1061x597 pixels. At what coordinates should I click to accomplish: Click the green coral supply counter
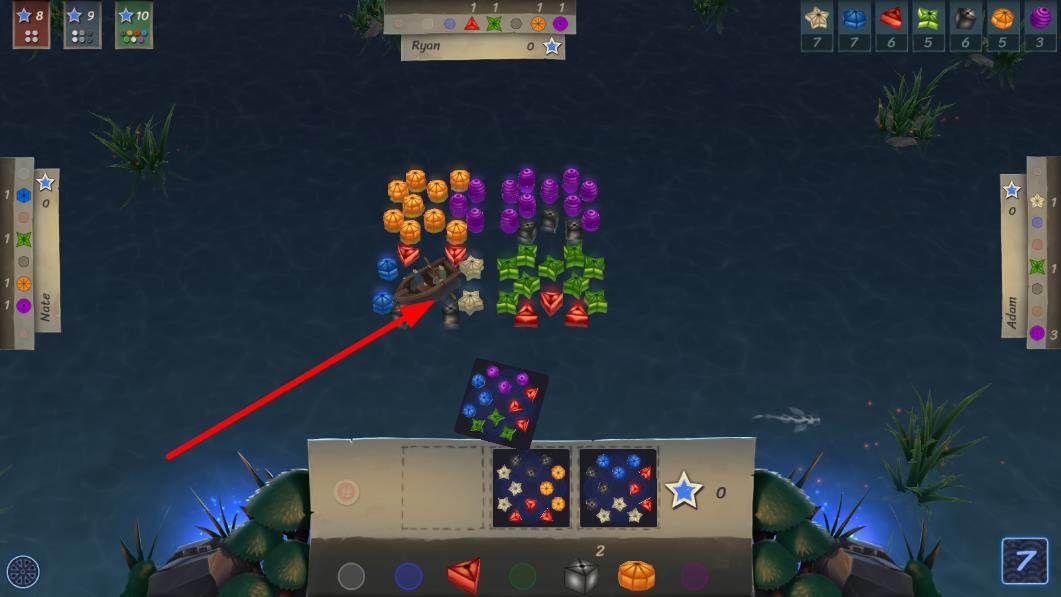click(930, 27)
